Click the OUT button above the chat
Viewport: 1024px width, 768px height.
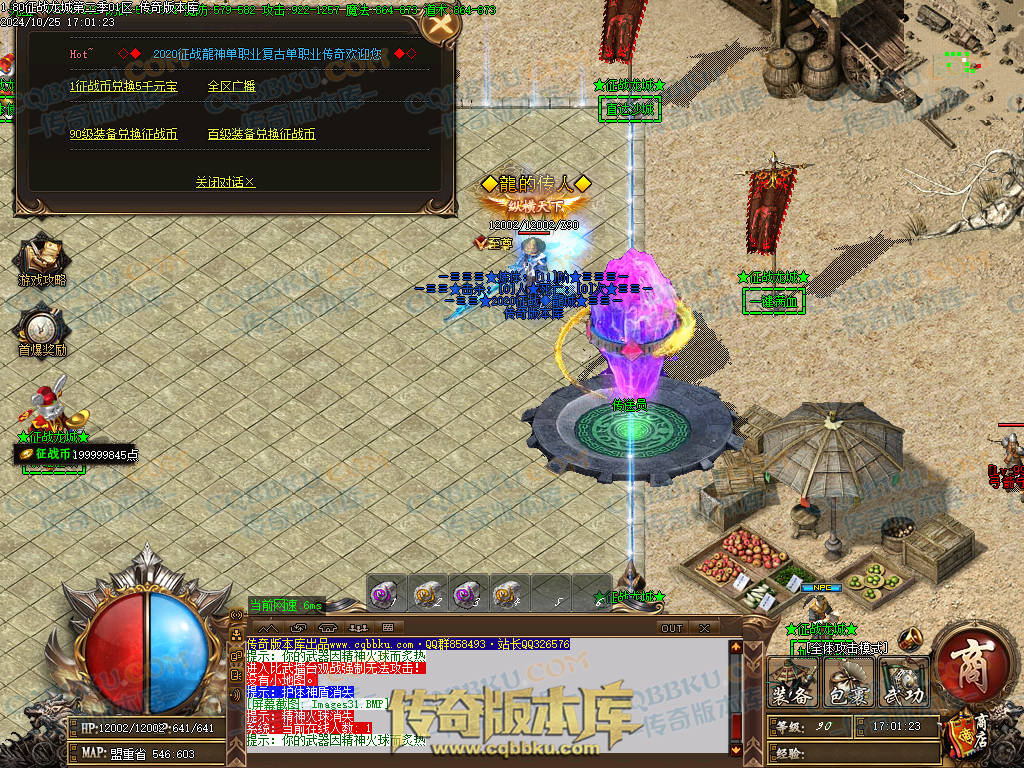click(x=672, y=628)
